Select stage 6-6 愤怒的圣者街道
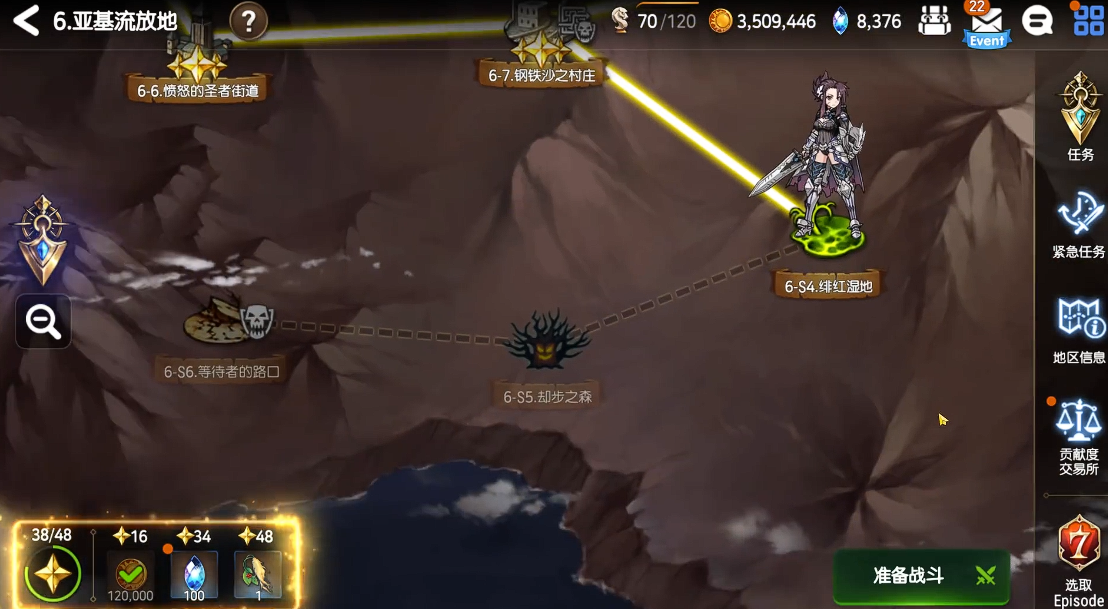1108x609 pixels. [197, 65]
